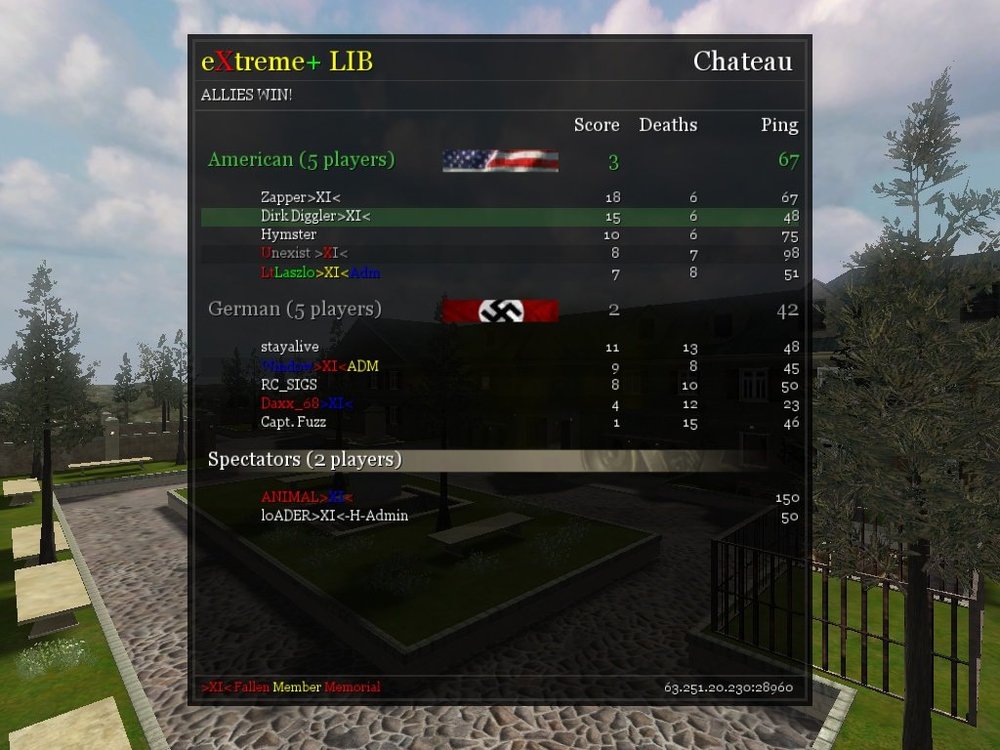Choose RC_SIGS on the German team
The image size is (1000, 750).
tap(289, 384)
